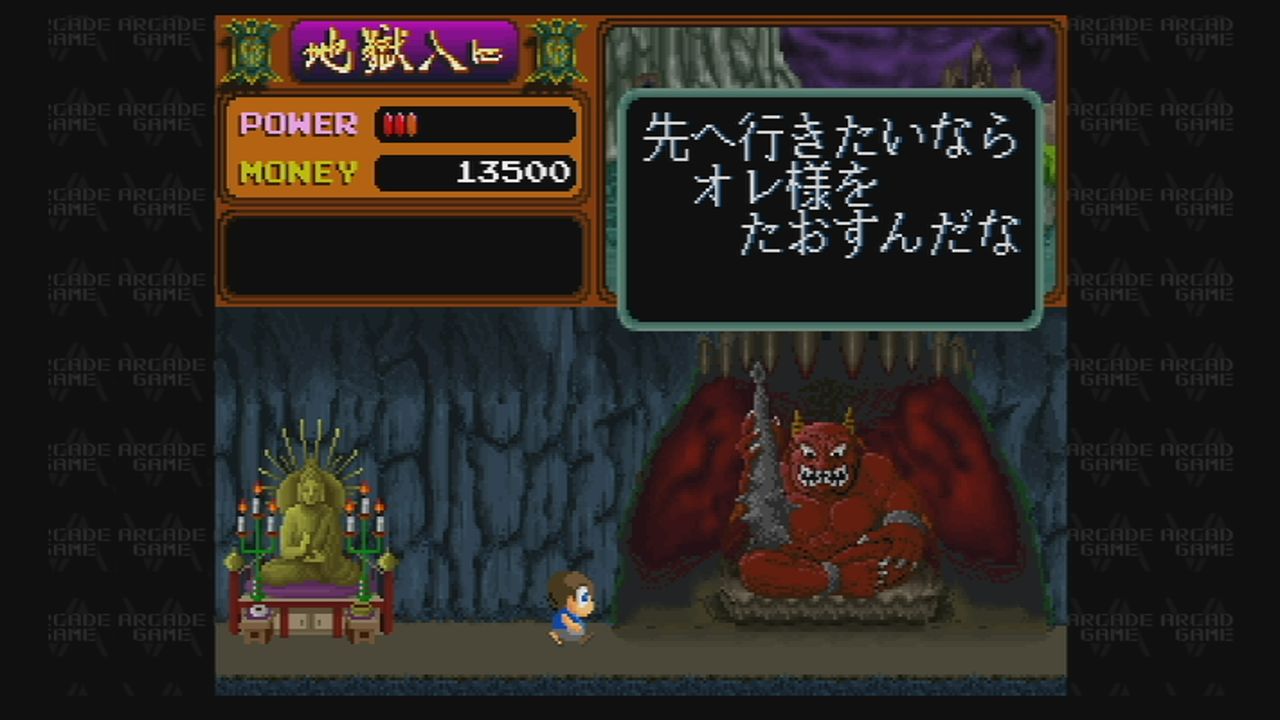The image size is (1280, 720).
Task: Click the POWER gauge bar
Action: point(475,124)
